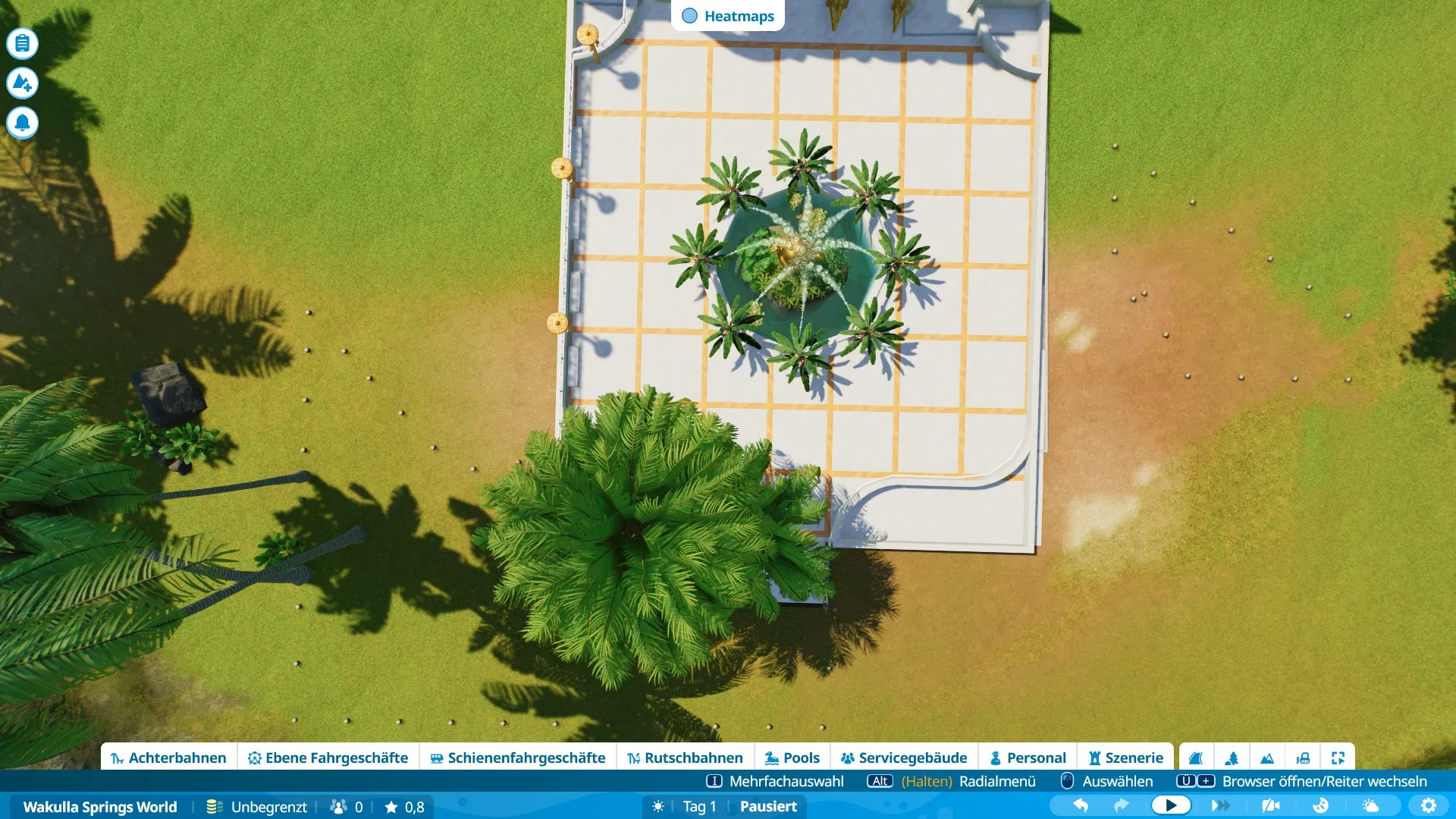Switch to the Personal tab
This screenshot has width=1456, height=819.
(x=1028, y=758)
